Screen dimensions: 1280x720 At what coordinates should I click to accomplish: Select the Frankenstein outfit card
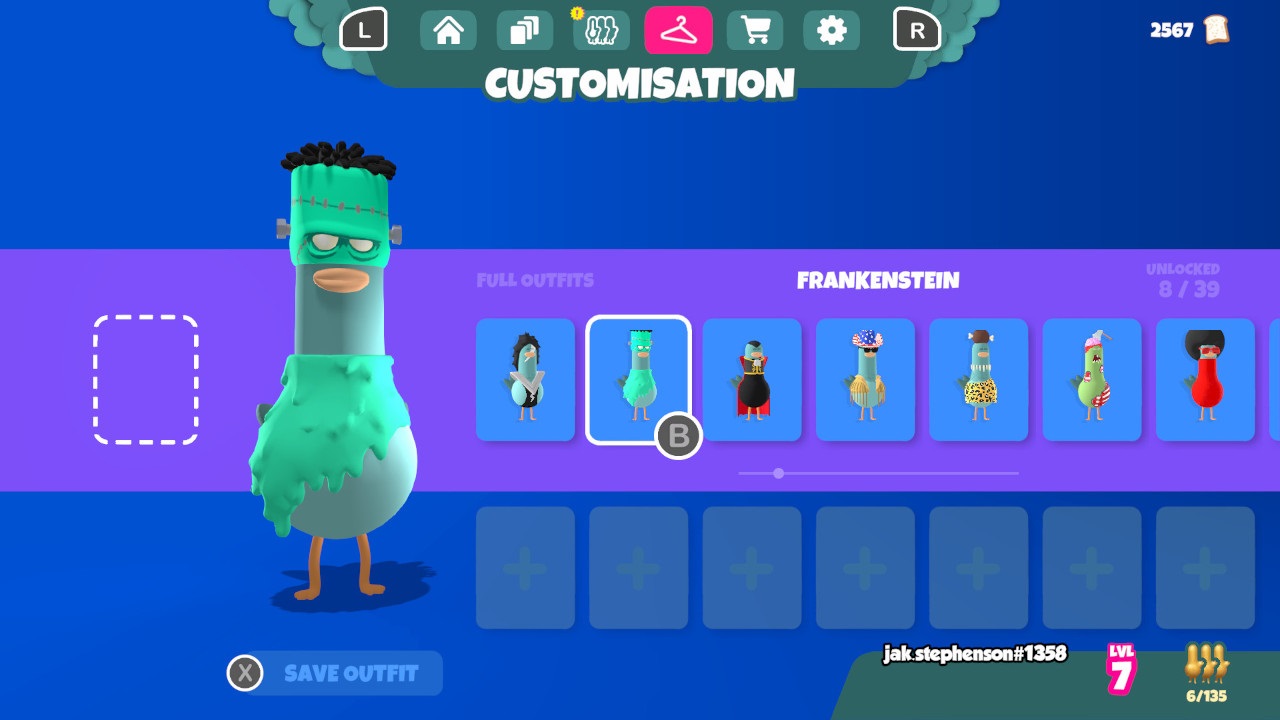[638, 380]
